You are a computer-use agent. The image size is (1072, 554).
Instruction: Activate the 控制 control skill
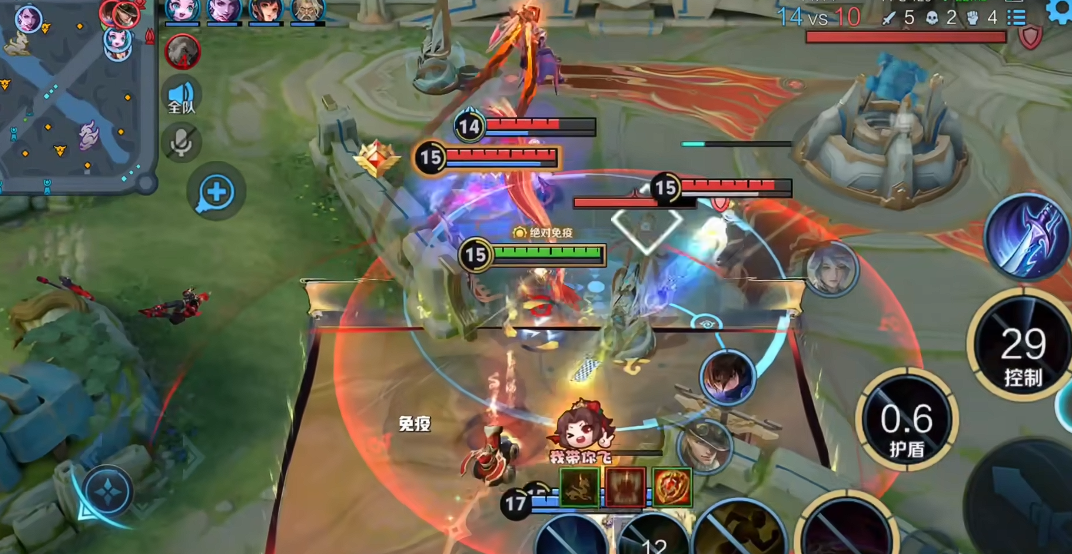click(x=1022, y=345)
